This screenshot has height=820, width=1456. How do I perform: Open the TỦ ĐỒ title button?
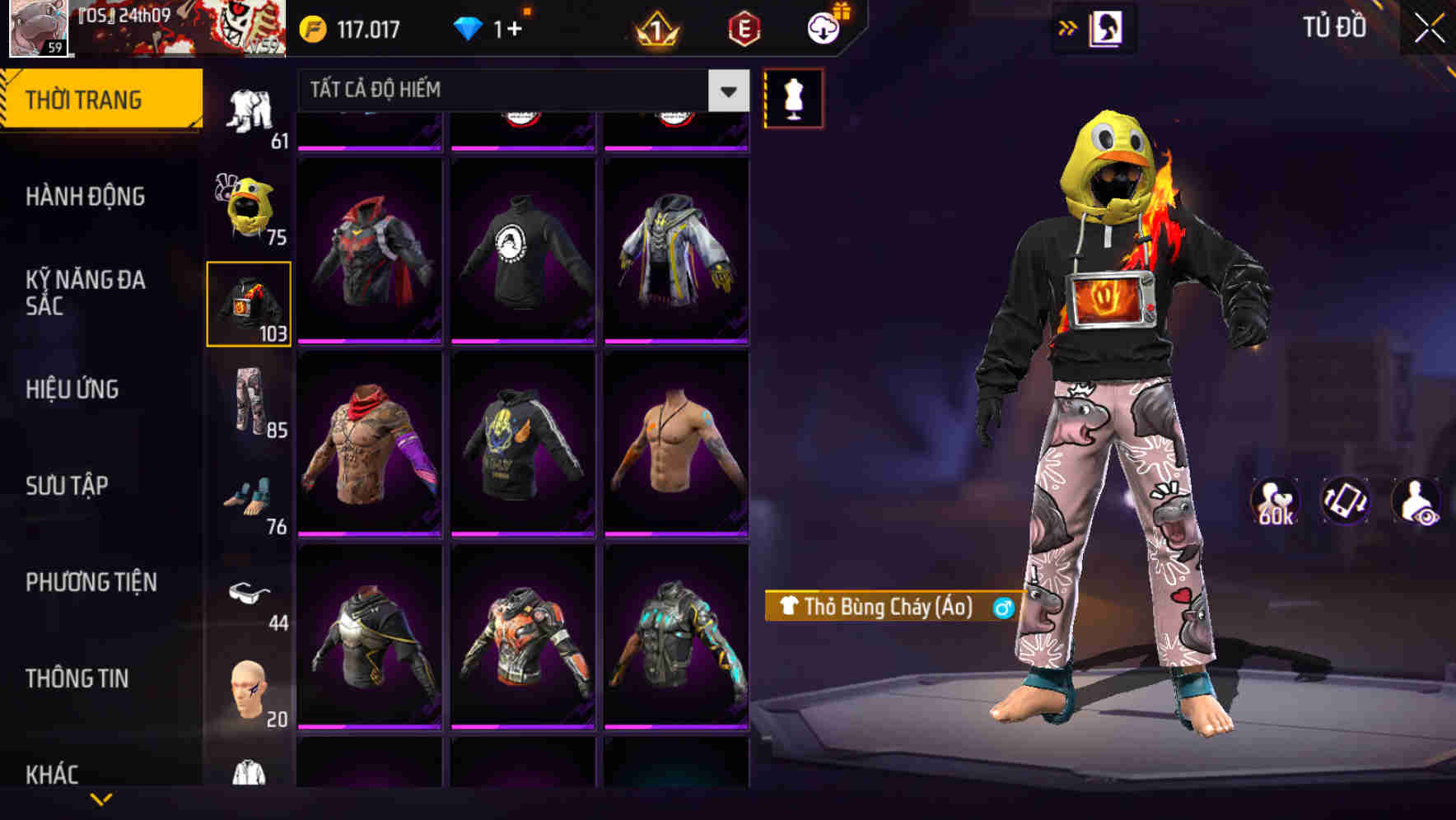pyautogui.click(x=1334, y=27)
